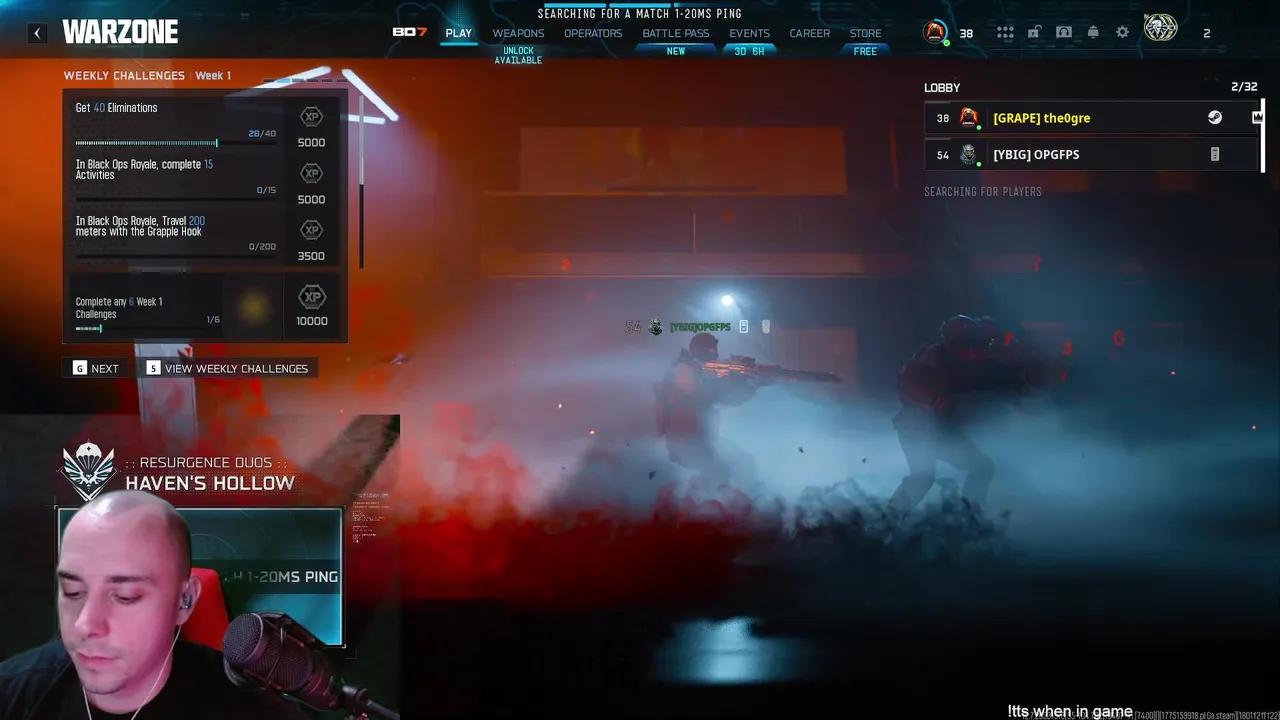The image size is (1280, 720).
Task: Click the NEXT challenge navigation control
Action: point(96,368)
